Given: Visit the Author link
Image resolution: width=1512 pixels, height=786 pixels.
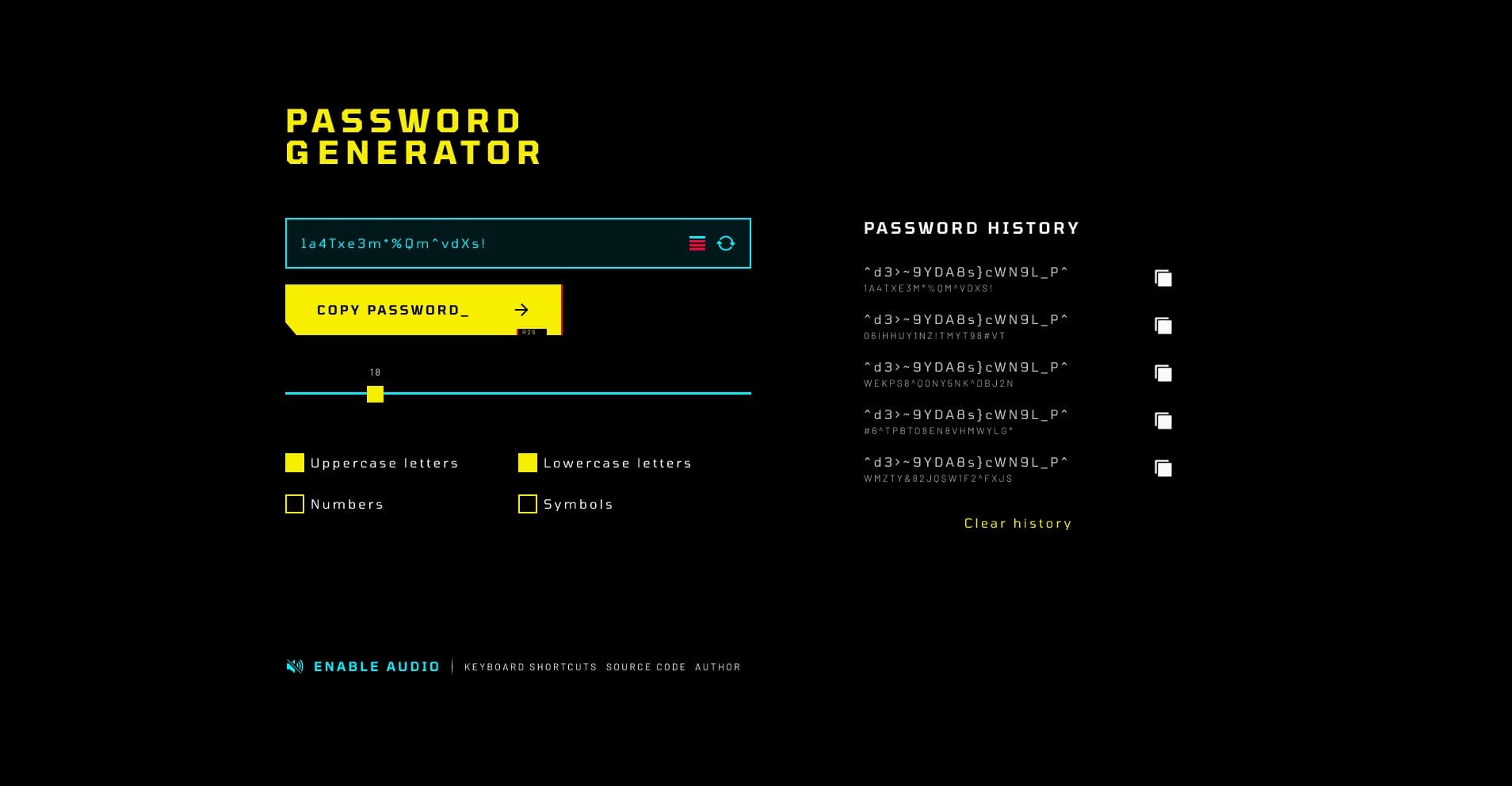Looking at the screenshot, I should click(717, 667).
